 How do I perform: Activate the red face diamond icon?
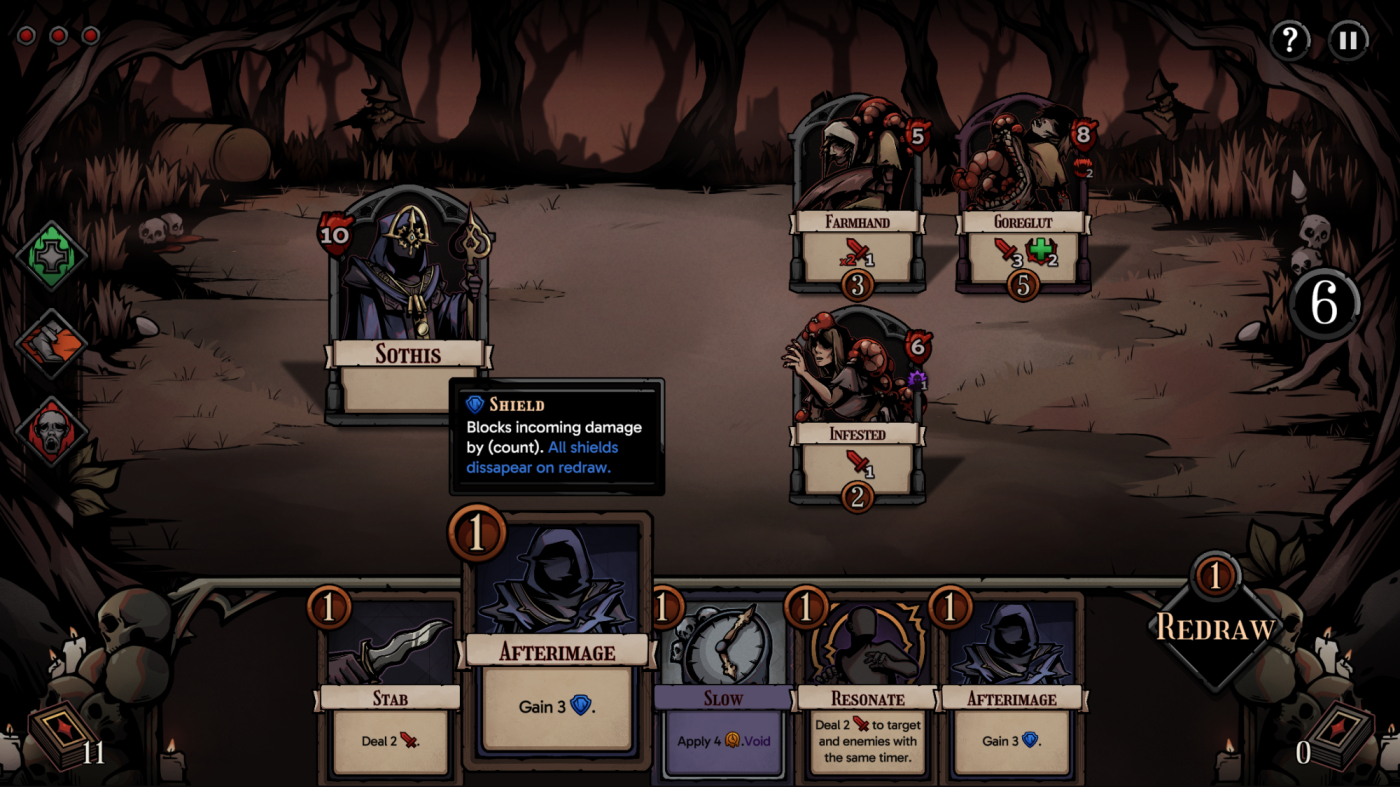(52, 431)
